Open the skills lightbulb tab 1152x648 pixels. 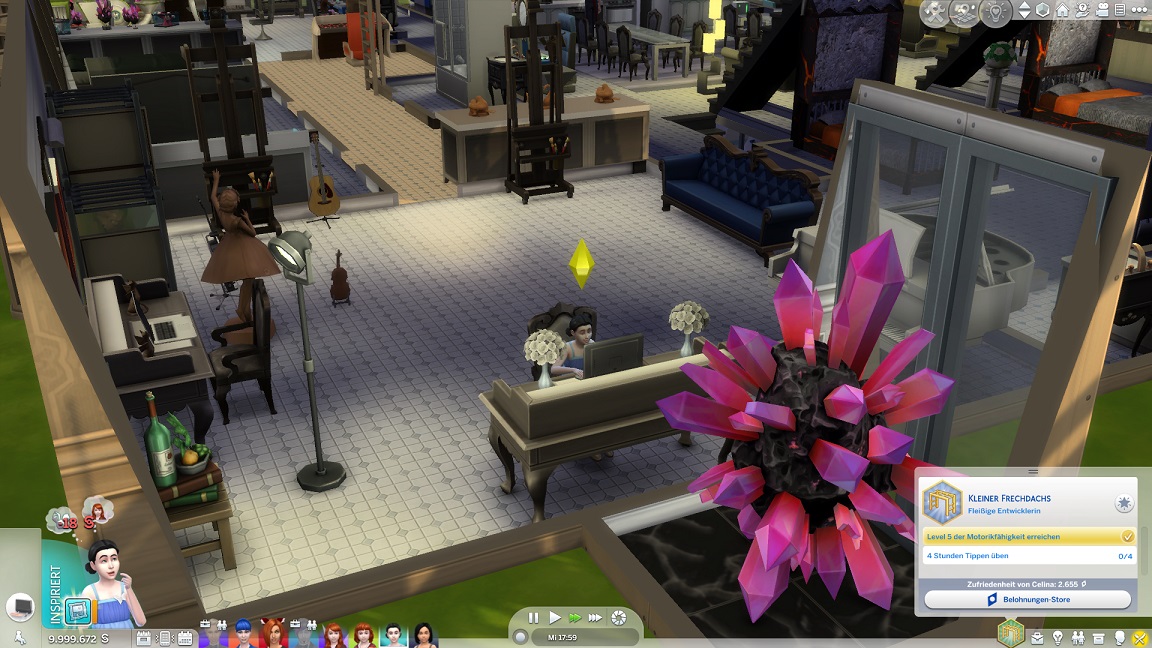[1058, 637]
